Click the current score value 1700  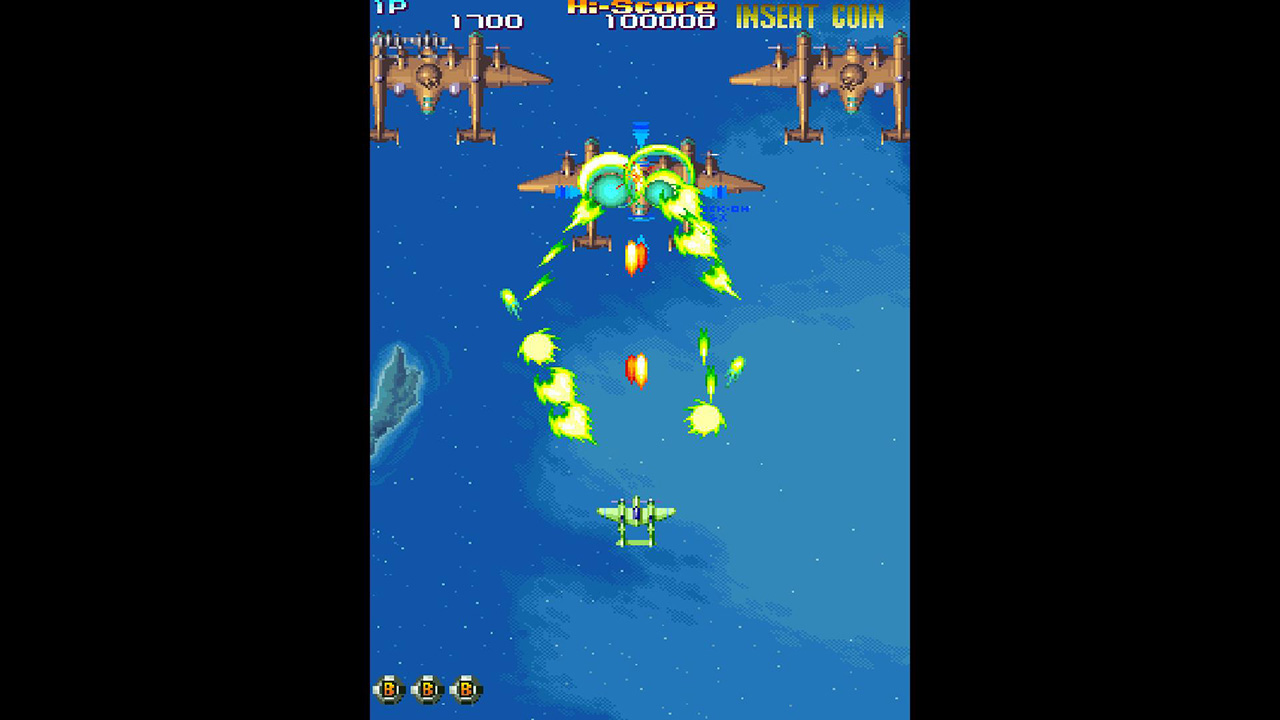[x=487, y=22]
